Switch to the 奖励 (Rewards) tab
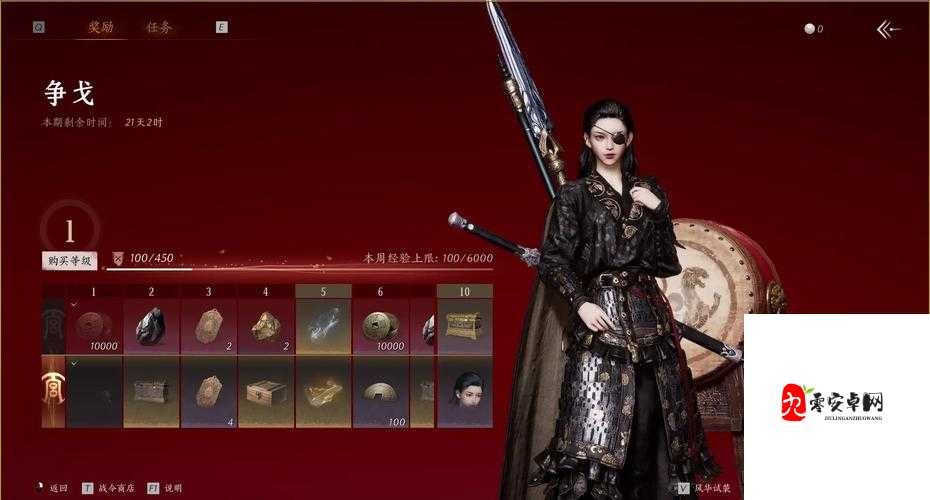 point(100,28)
